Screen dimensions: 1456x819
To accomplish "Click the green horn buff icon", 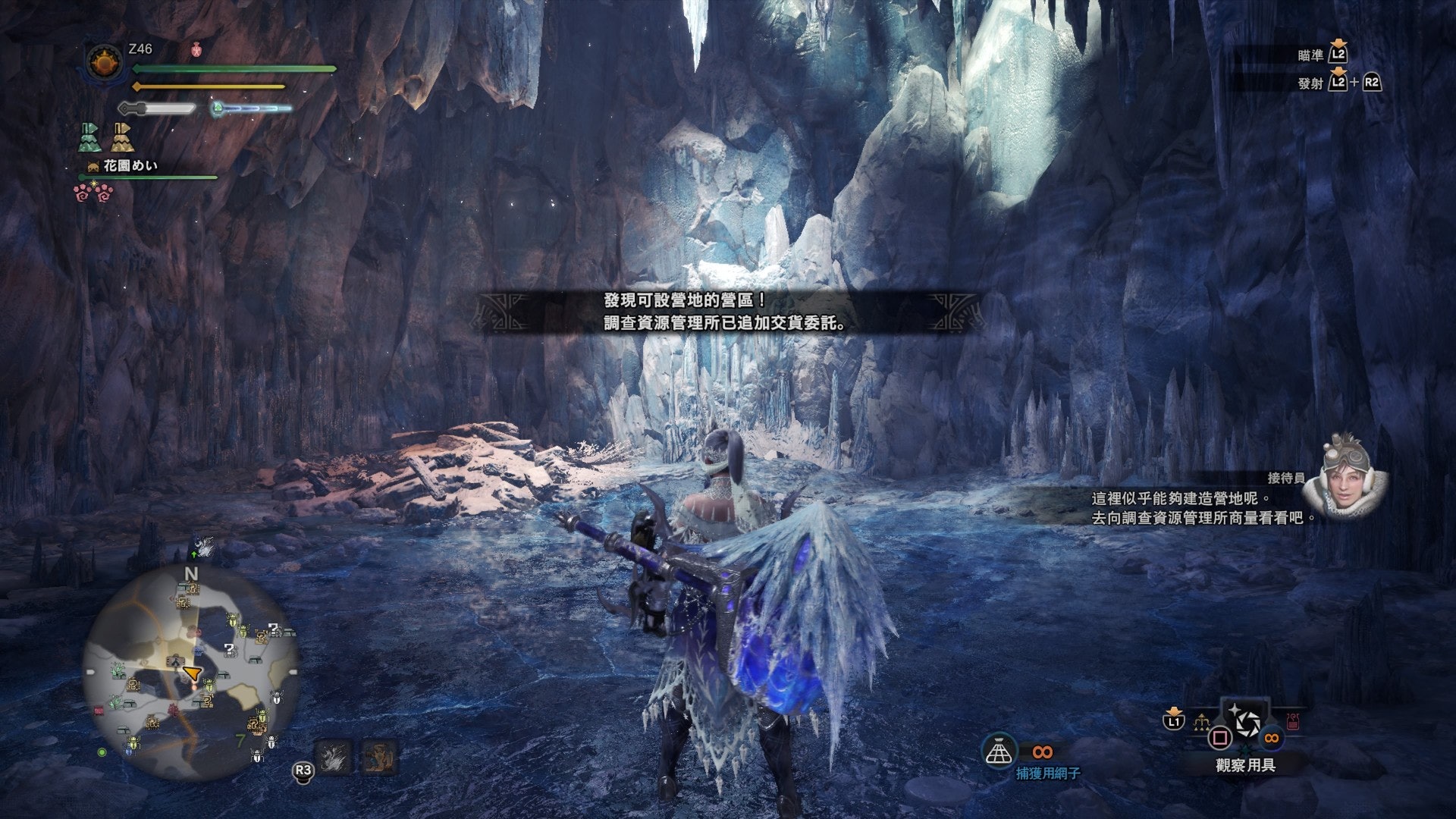I will pos(89,138).
